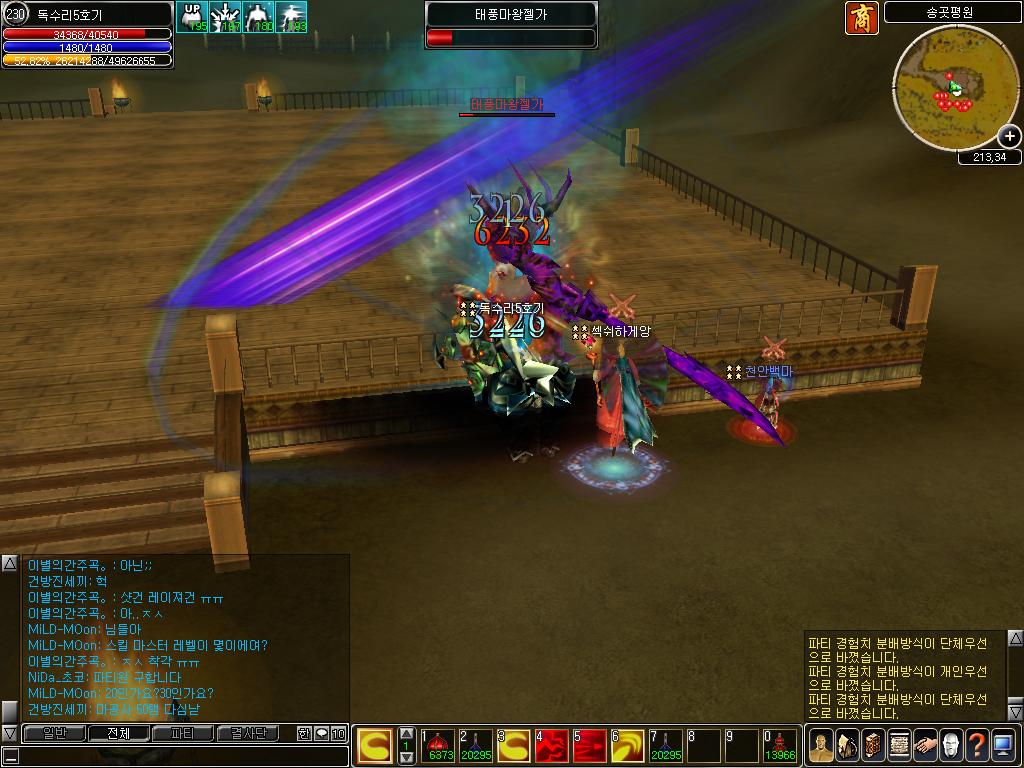Open the 파티 chat tab
This screenshot has height=768, width=1024.
coord(183,734)
